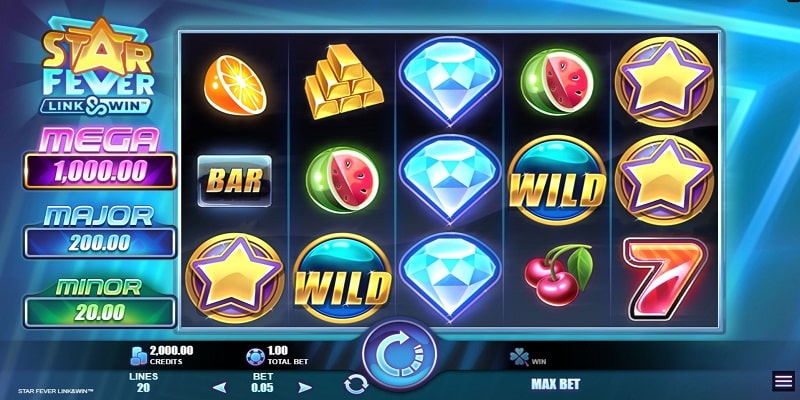Spin the reels with the circular arrow button
800x400 pixels.
tap(399, 354)
